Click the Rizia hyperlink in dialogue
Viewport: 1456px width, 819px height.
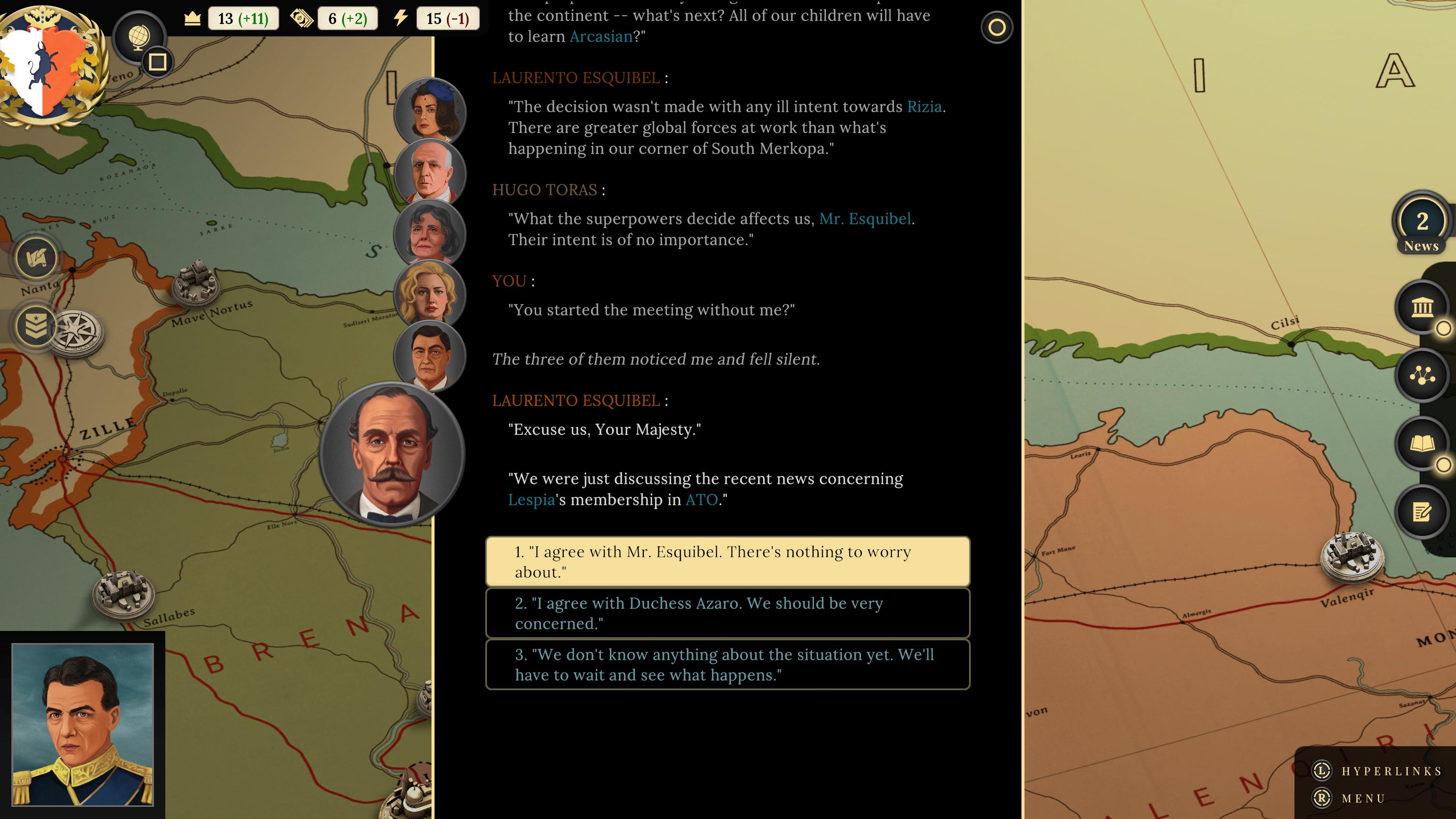click(x=924, y=107)
